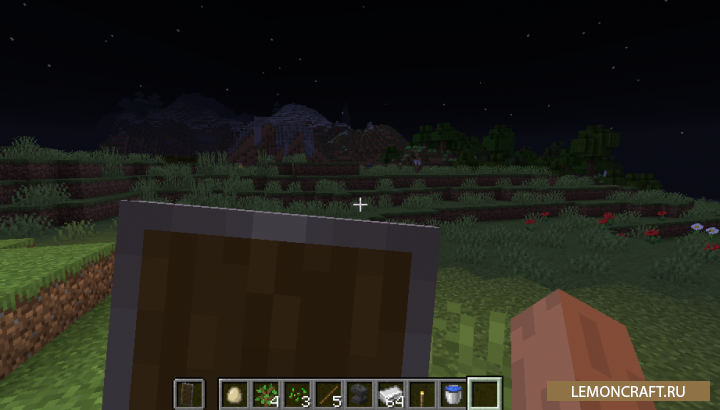This screenshot has width=720, height=410.
Task: Select the shield in the offhand slot
Action: (190, 393)
